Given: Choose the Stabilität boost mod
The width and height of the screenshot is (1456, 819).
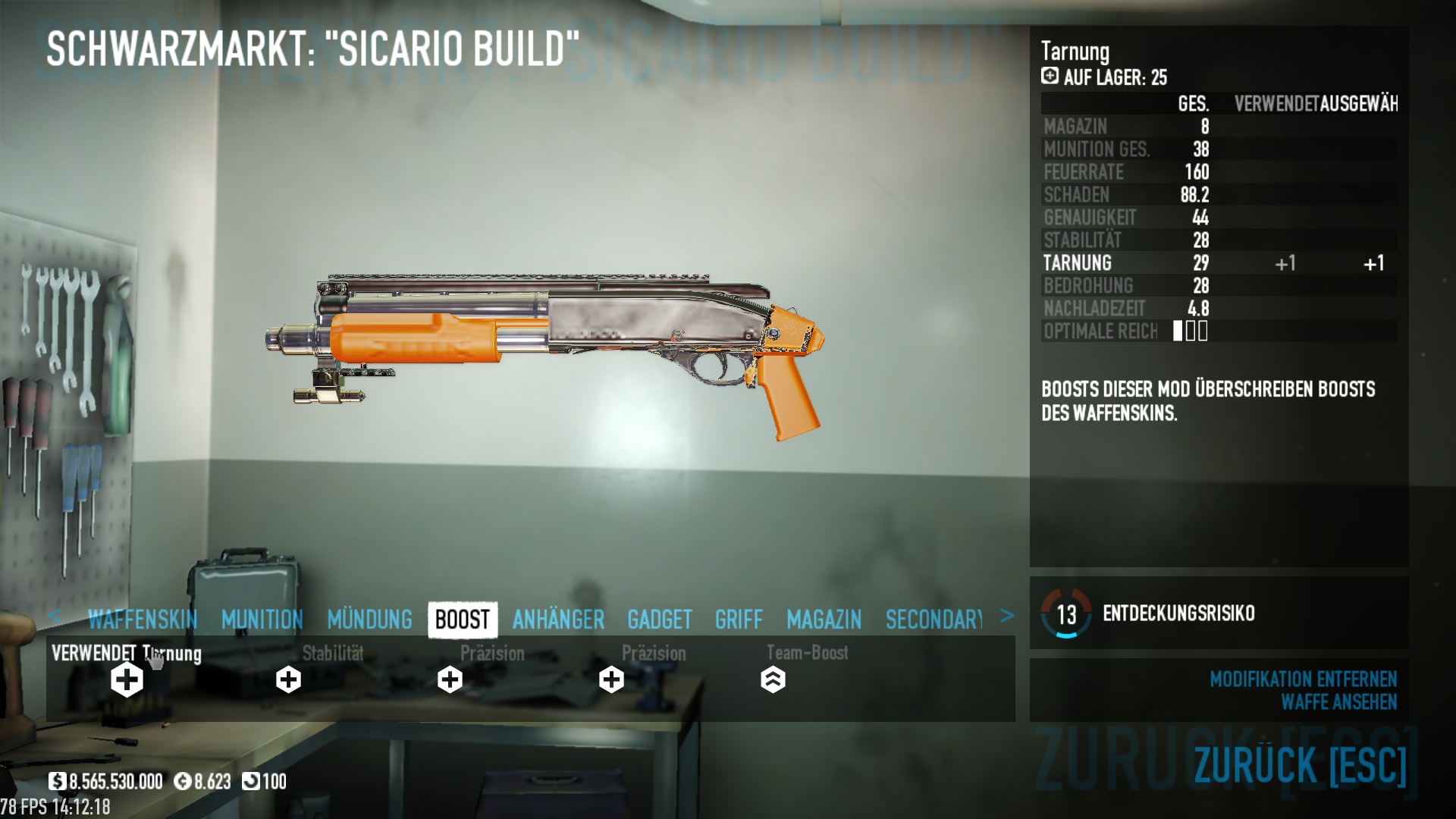Looking at the screenshot, I should [x=288, y=679].
